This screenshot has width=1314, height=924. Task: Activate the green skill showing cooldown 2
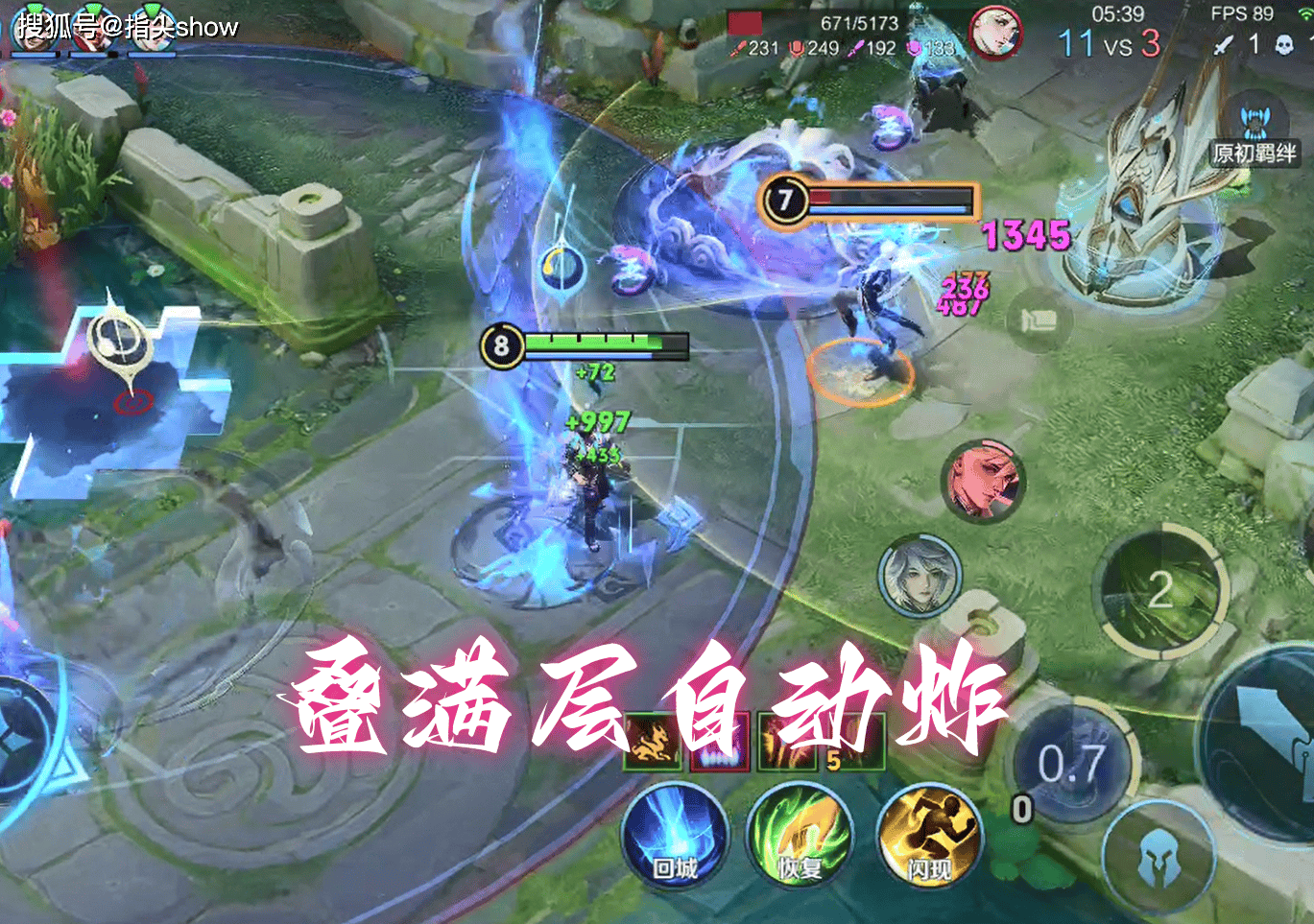[1163, 590]
